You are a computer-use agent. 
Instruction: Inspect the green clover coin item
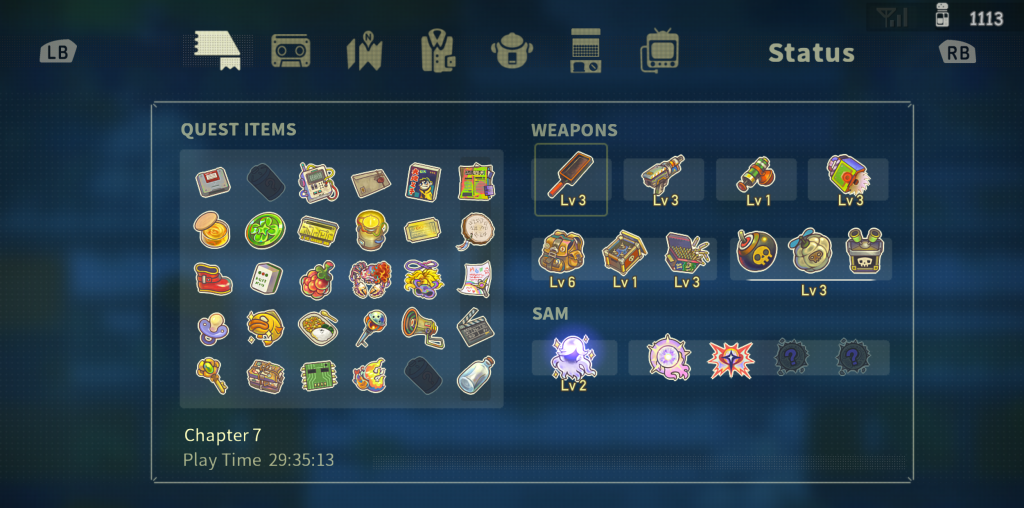(265, 231)
